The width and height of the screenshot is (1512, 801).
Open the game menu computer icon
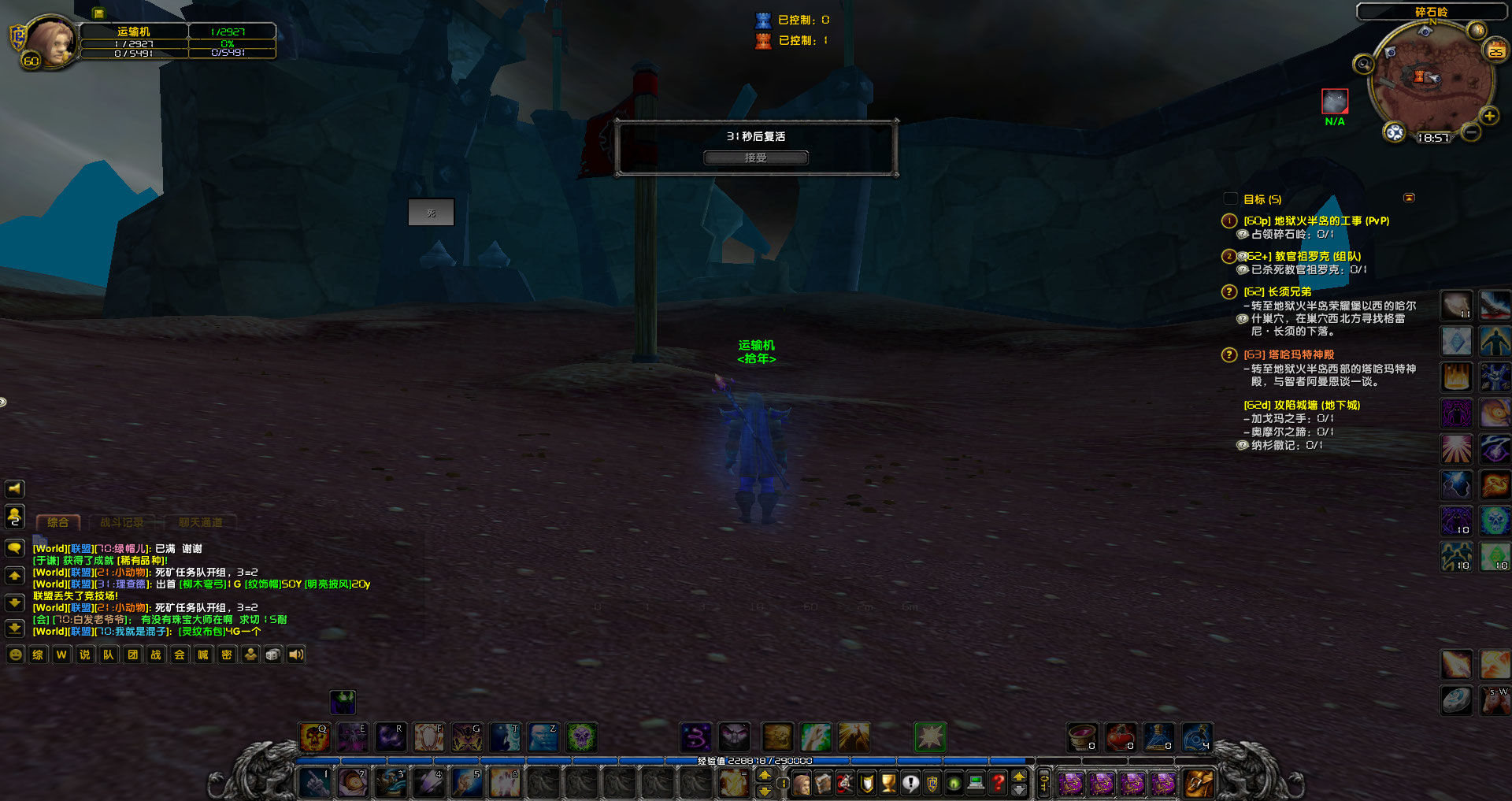[974, 783]
